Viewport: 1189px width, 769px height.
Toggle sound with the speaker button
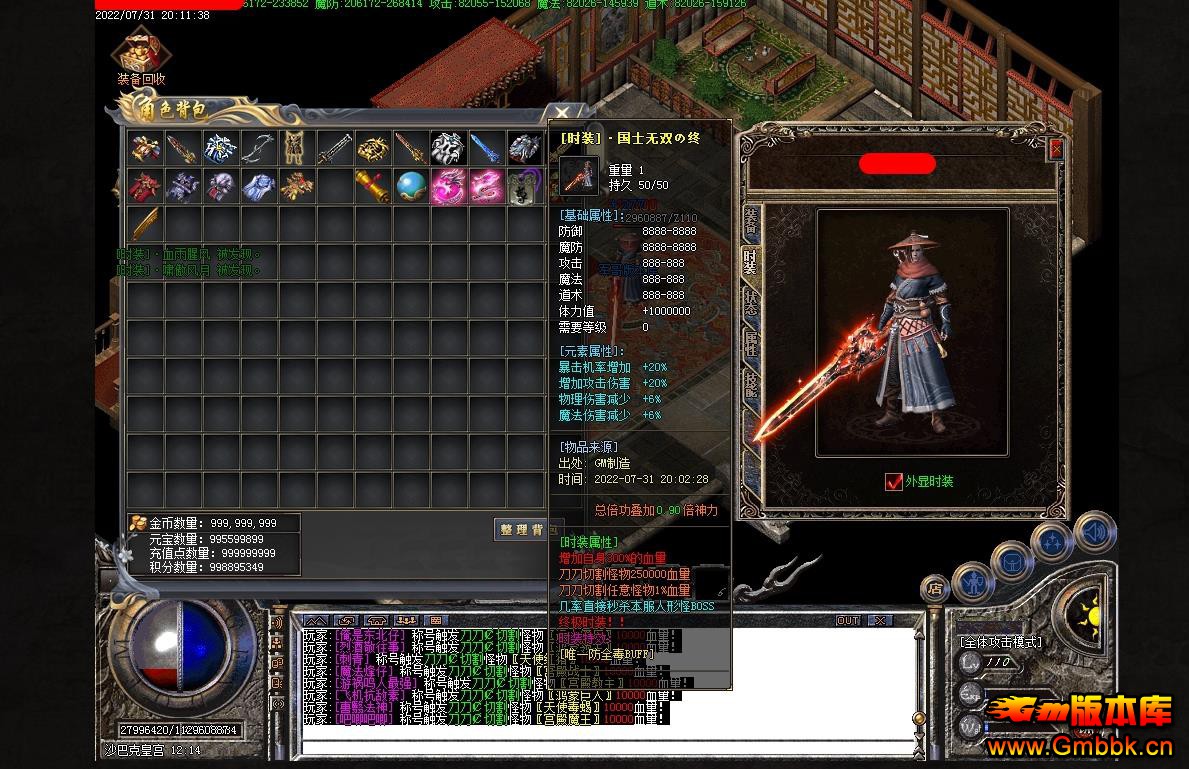(x=1094, y=531)
